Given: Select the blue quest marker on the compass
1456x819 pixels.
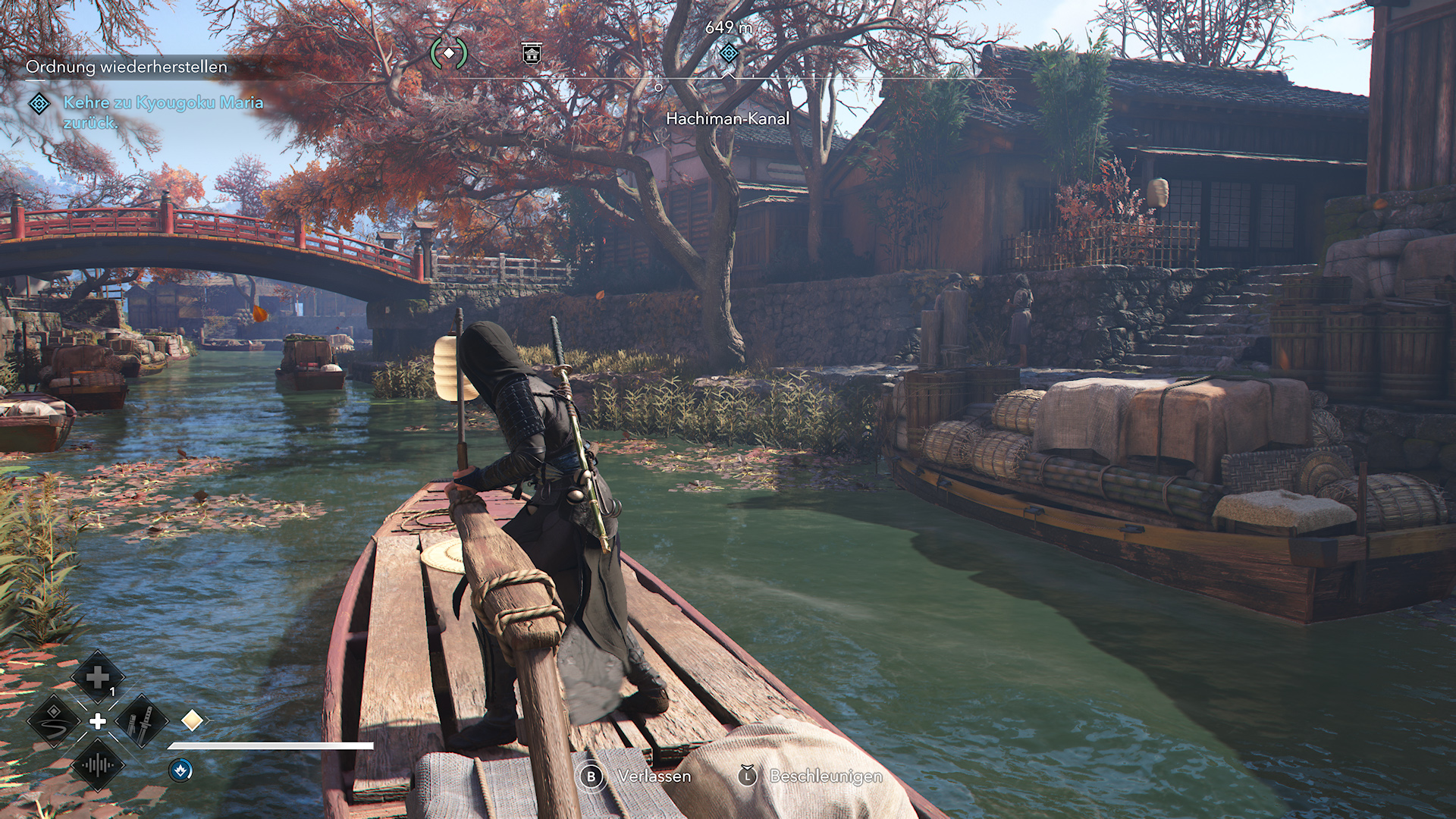Looking at the screenshot, I should (x=729, y=53).
